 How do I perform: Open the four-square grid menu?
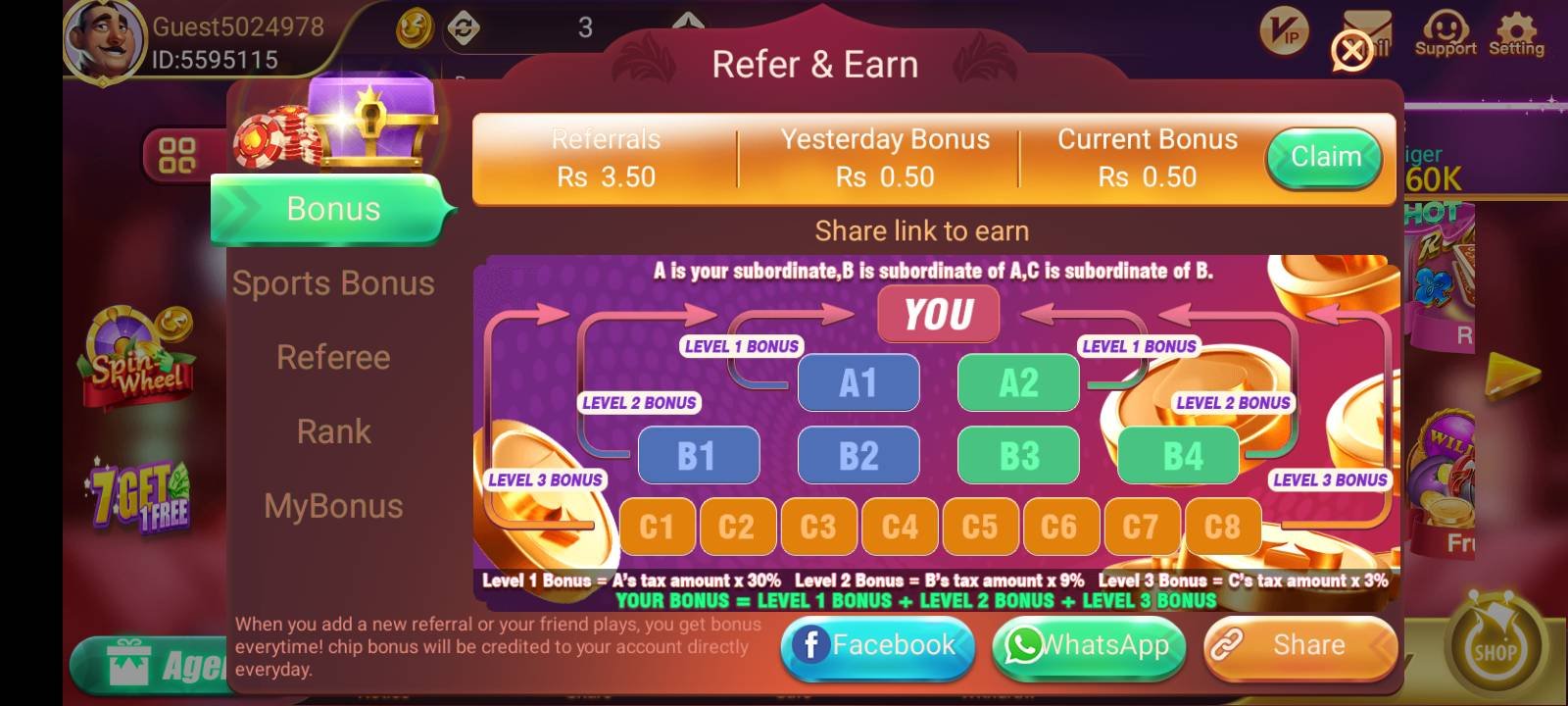[177, 155]
